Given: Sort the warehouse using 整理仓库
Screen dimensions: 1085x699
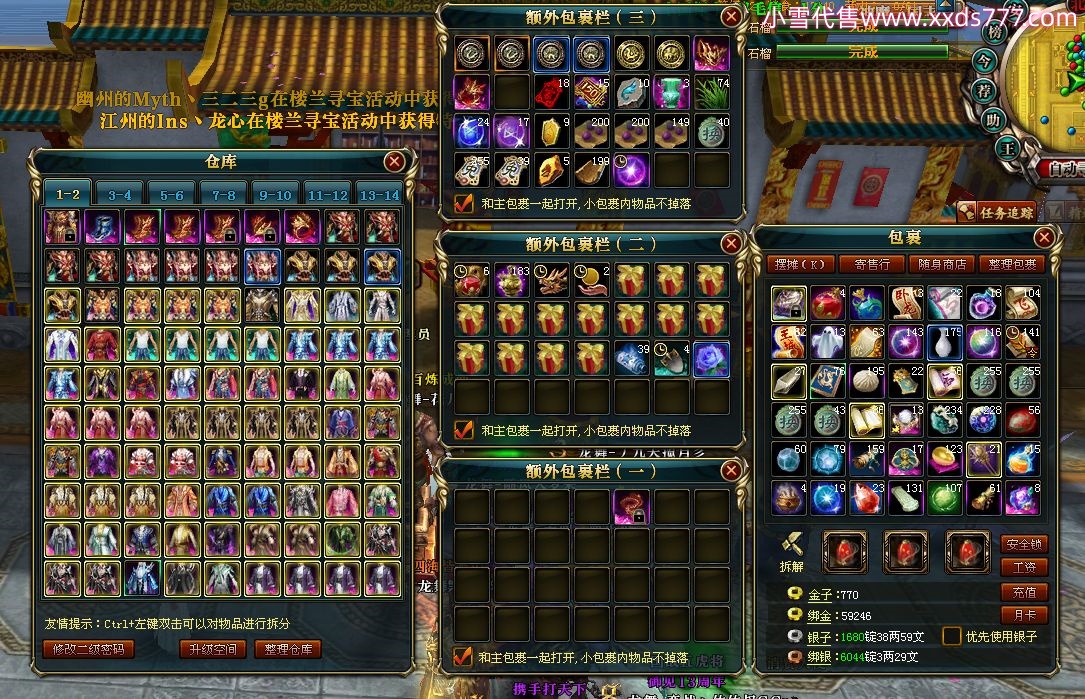Looking at the screenshot, I should pyautogui.click(x=287, y=649).
